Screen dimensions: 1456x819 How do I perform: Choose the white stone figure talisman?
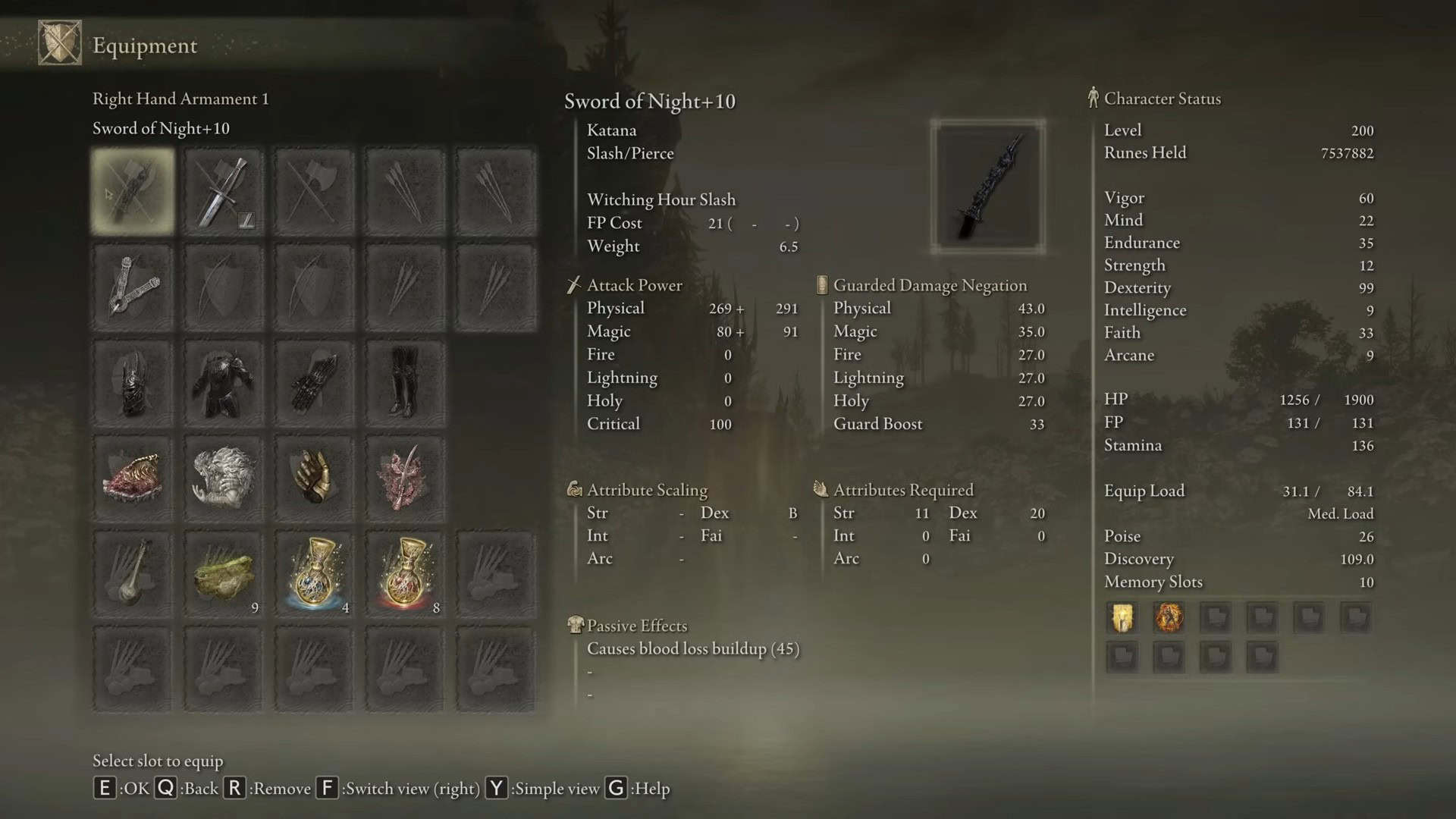click(224, 479)
